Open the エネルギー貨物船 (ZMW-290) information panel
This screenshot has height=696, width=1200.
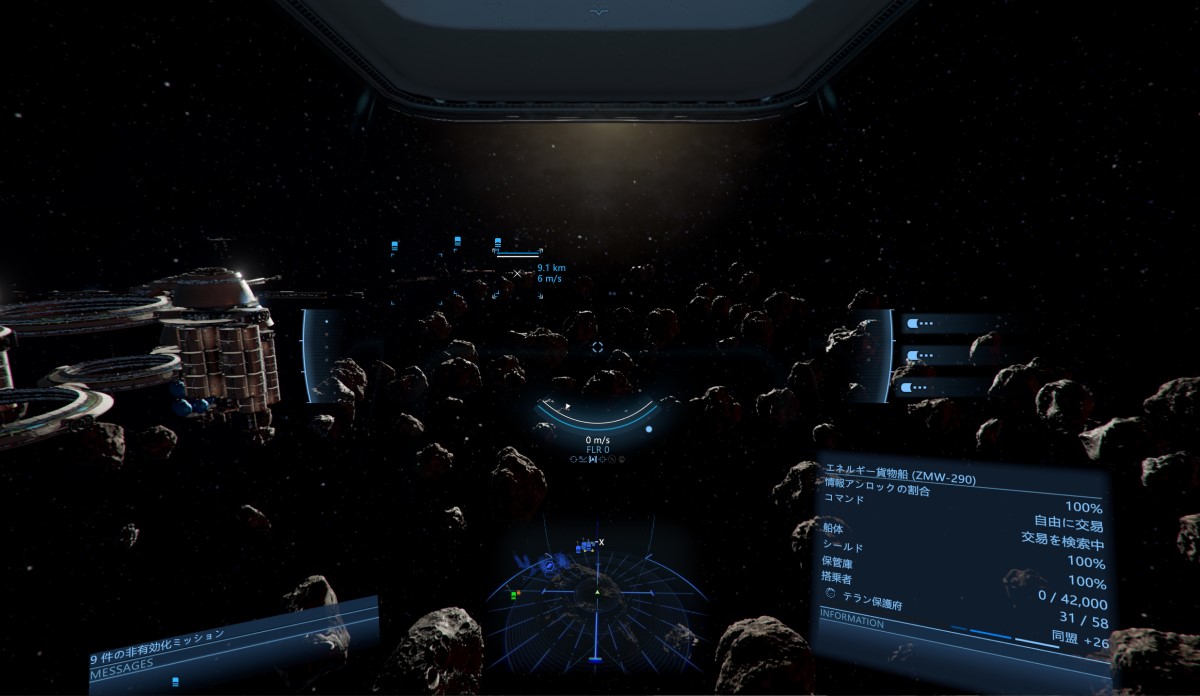[900, 477]
